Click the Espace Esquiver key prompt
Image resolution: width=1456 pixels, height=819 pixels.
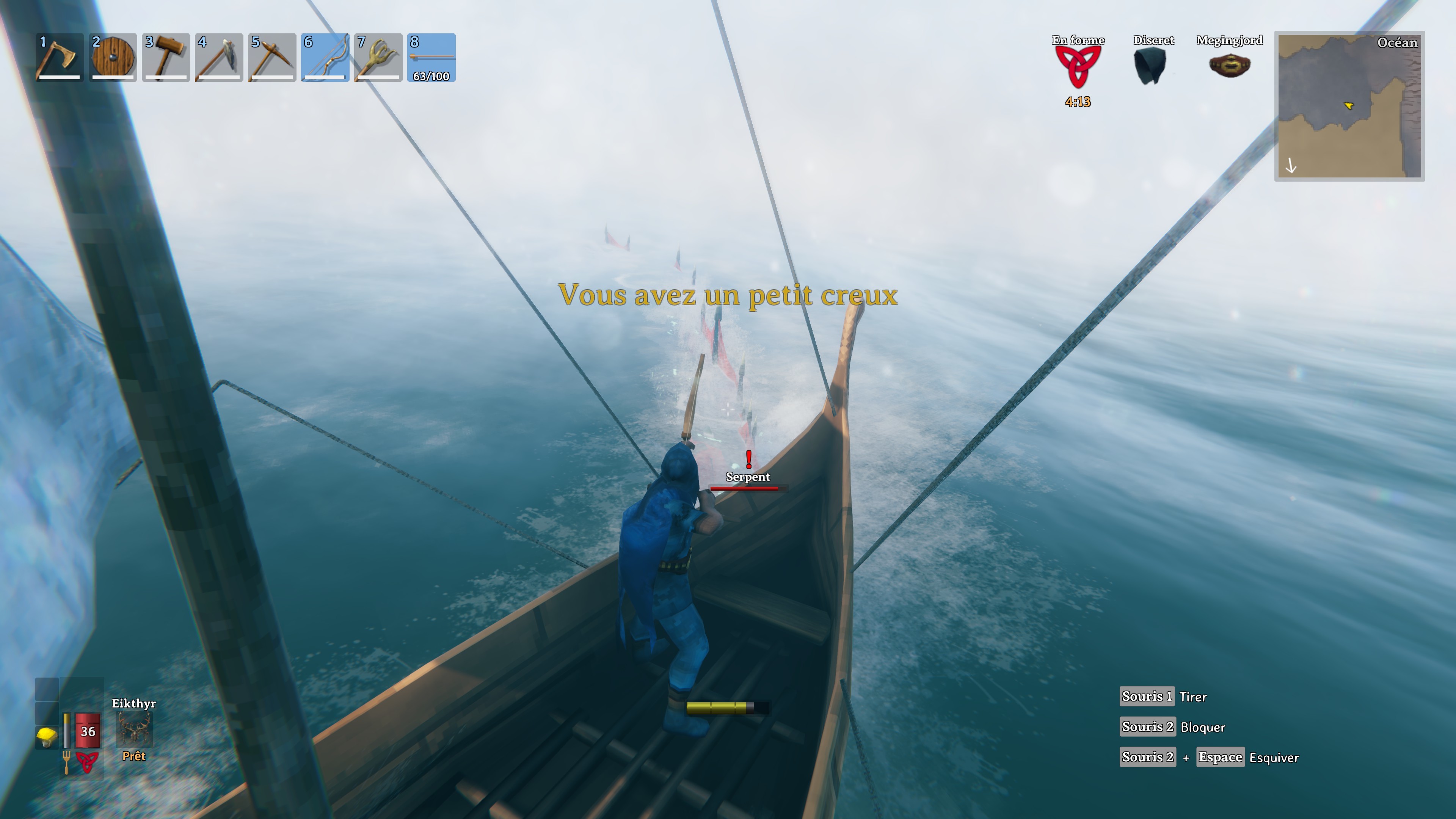(x=1221, y=757)
